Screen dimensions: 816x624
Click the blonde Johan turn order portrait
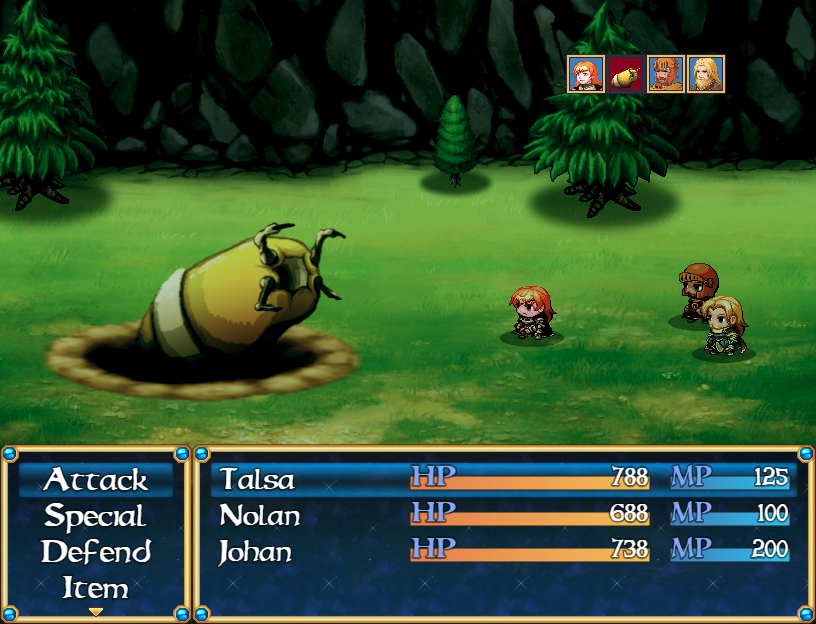(706, 74)
